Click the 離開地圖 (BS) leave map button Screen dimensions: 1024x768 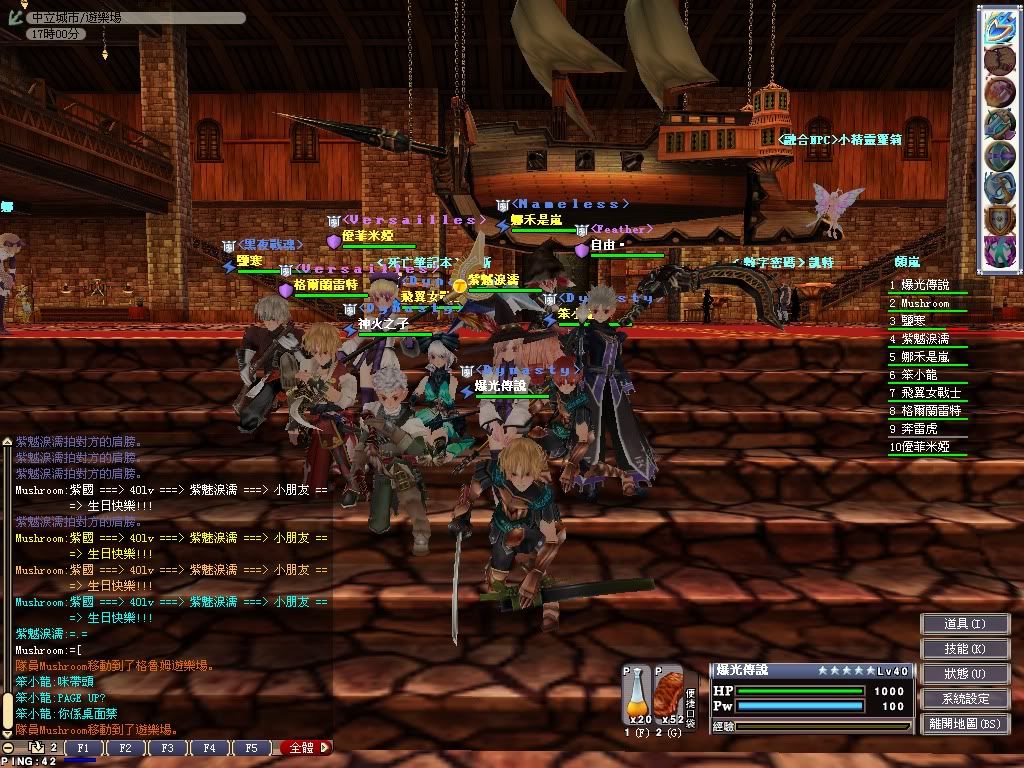click(964, 724)
